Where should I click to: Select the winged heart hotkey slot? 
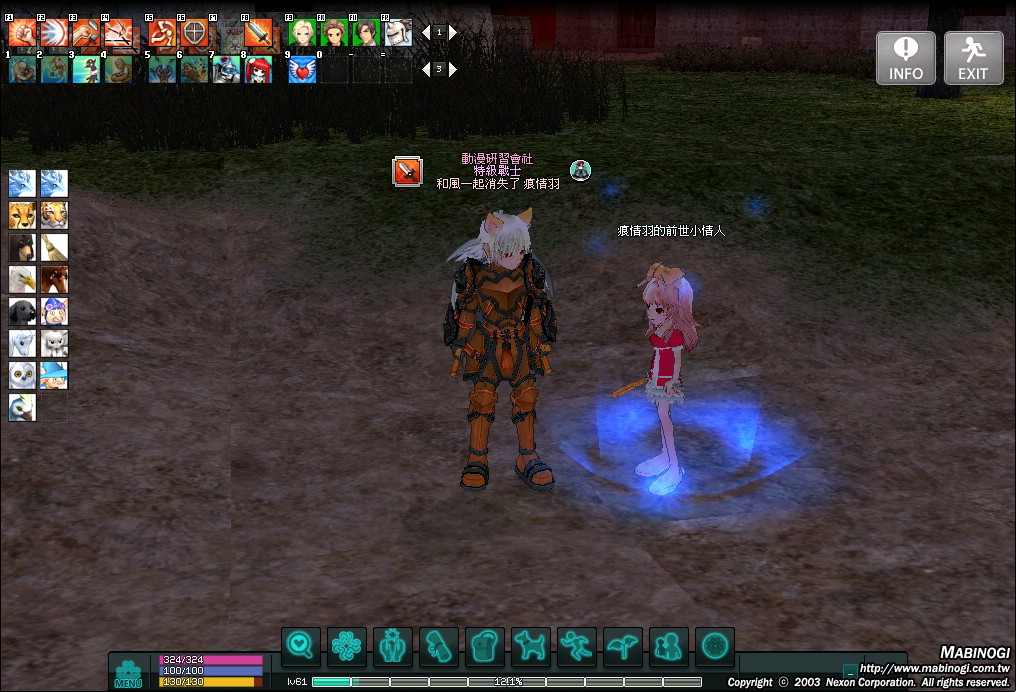(x=302, y=69)
